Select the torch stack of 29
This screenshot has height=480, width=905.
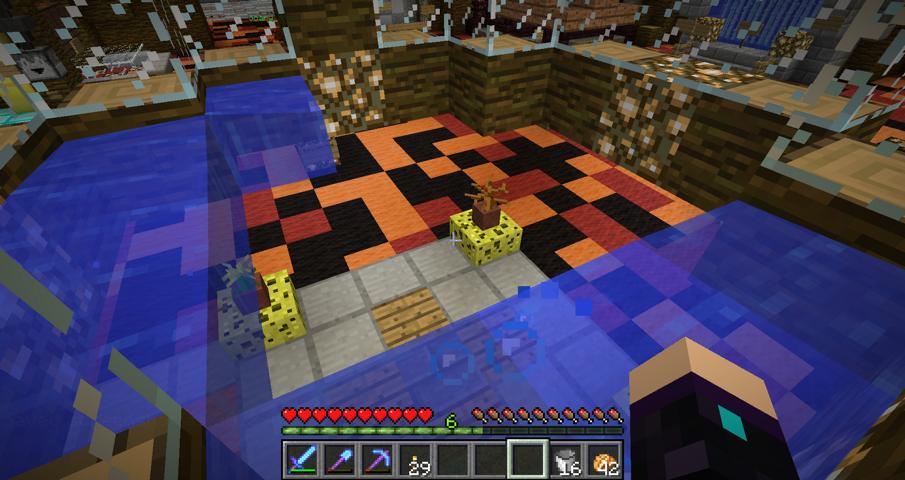[x=413, y=458]
